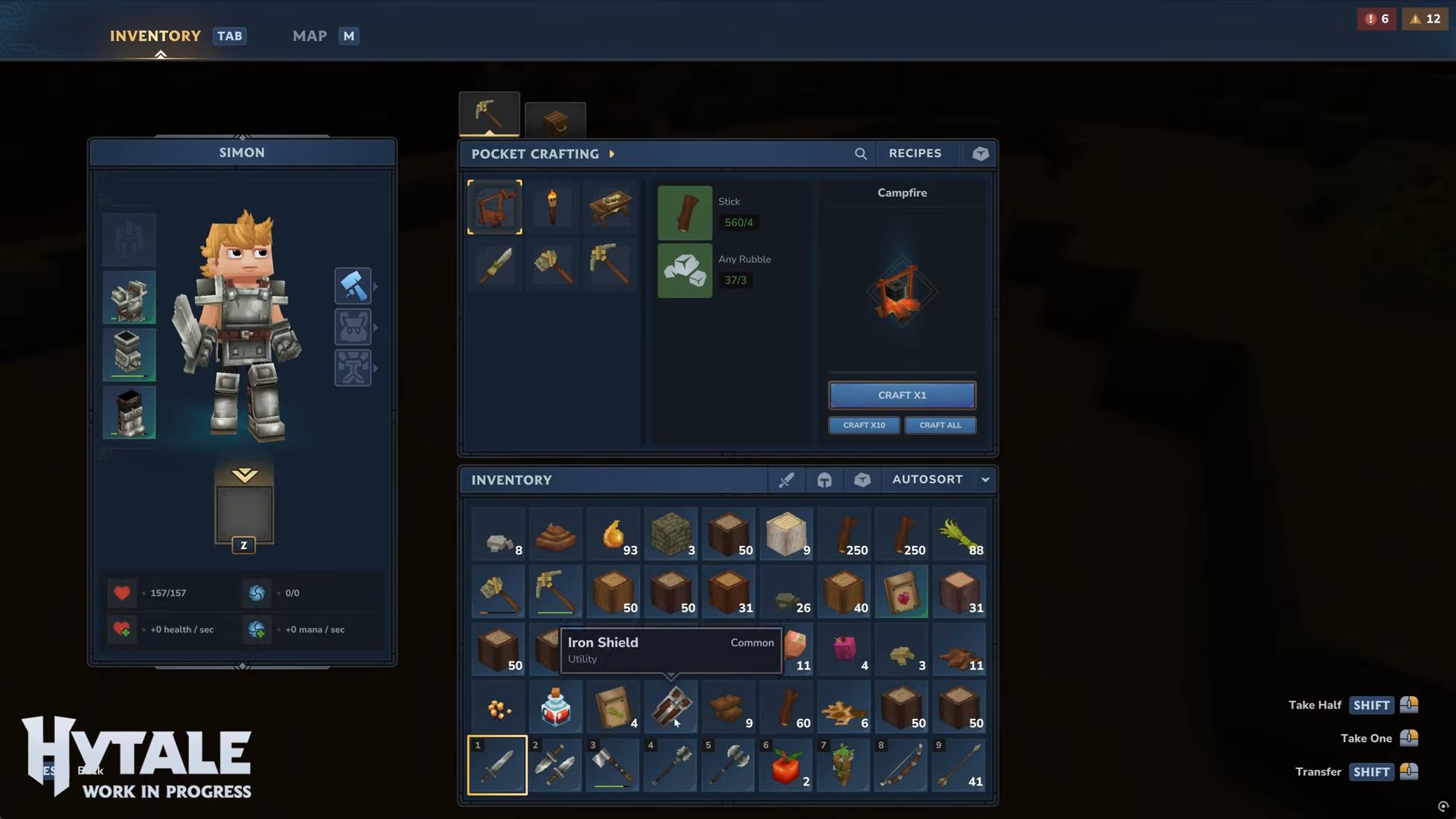Click the Craft X10 button
The height and width of the screenshot is (819, 1456).
point(864,425)
